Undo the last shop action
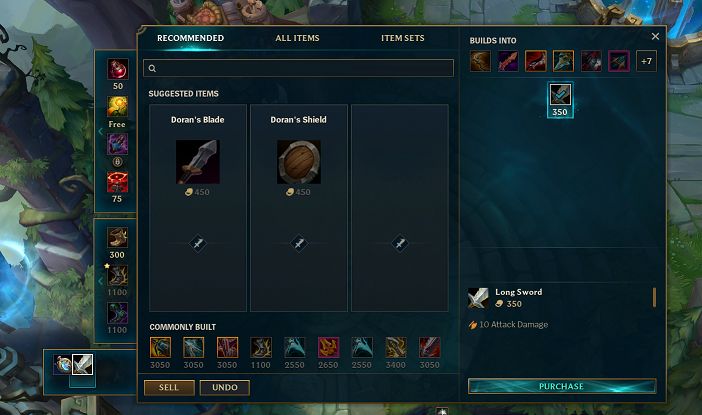 [224, 387]
